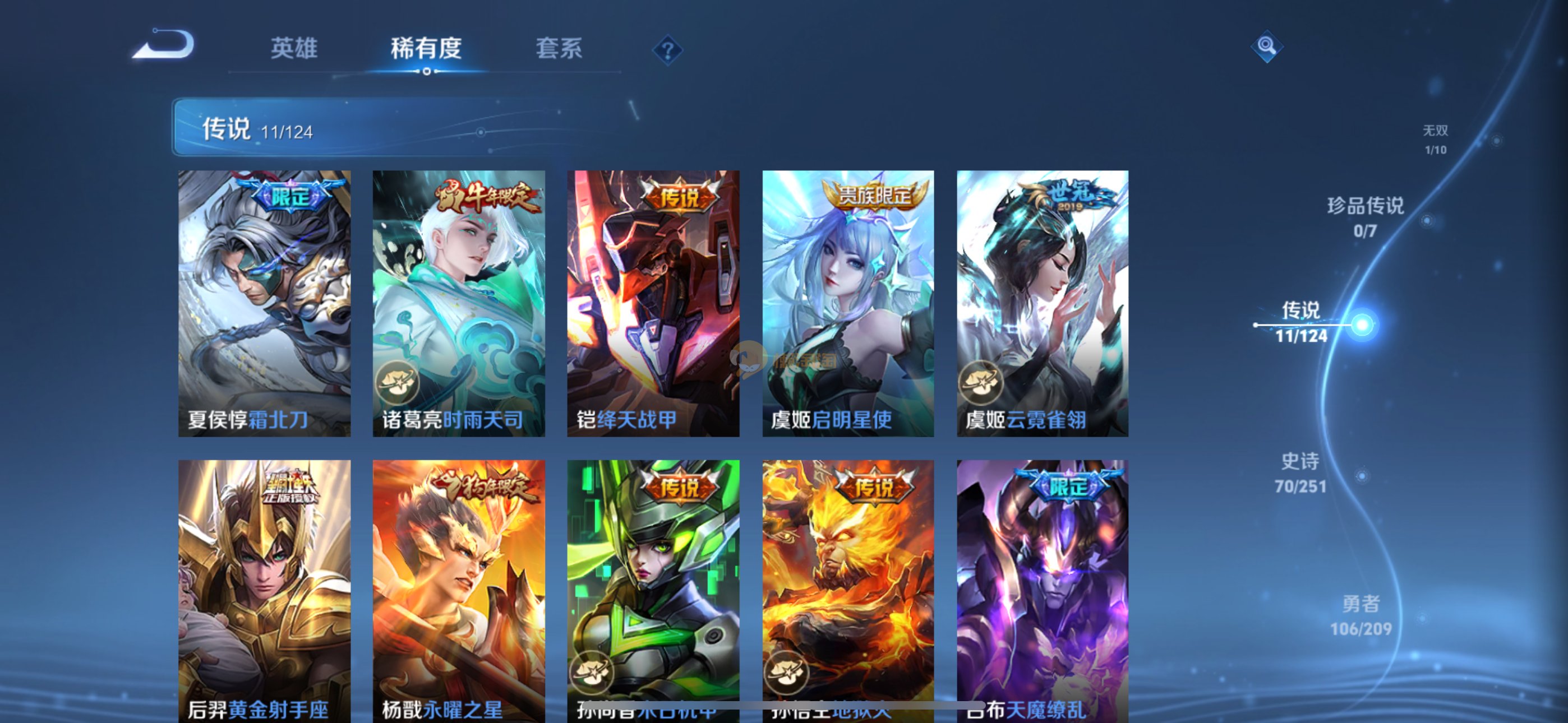1568x723 pixels.
Task: Choose the 虞姬 云霓雀翎 skin card
Action: click(x=1042, y=303)
